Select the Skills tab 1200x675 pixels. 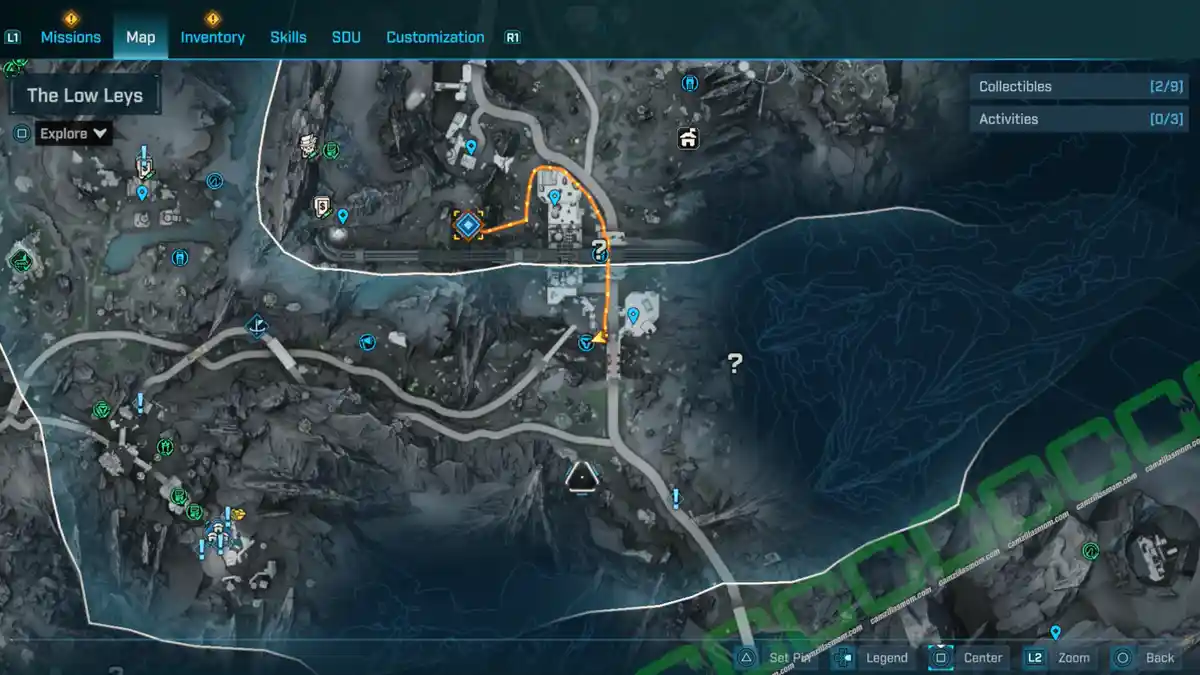pyautogui.click(x=288, y=37)
